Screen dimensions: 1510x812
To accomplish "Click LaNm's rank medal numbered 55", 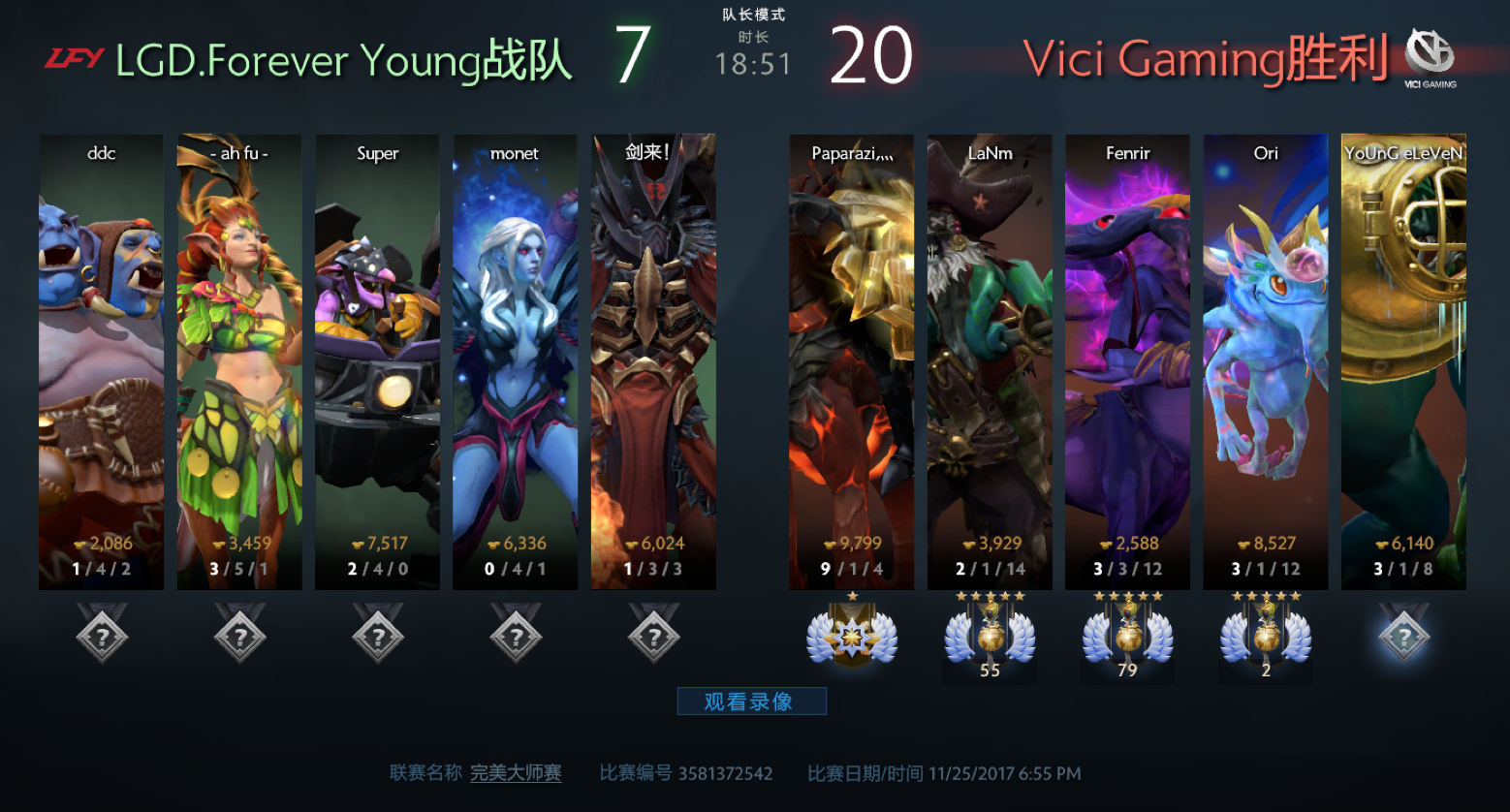I will pos(990,637).
